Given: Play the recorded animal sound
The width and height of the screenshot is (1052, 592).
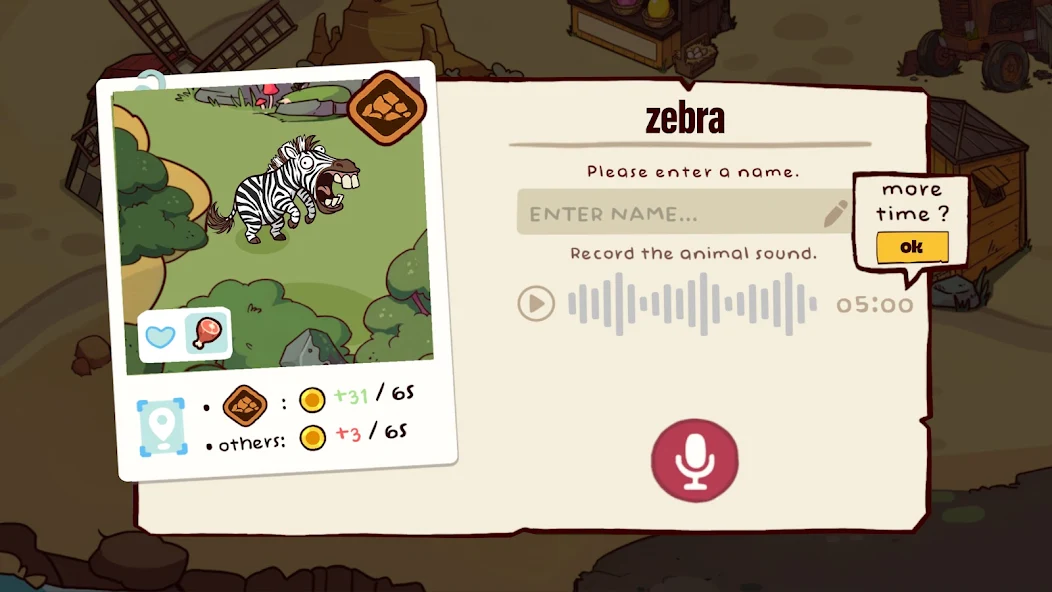Looking at the screenshot, I should coord(536,303).
